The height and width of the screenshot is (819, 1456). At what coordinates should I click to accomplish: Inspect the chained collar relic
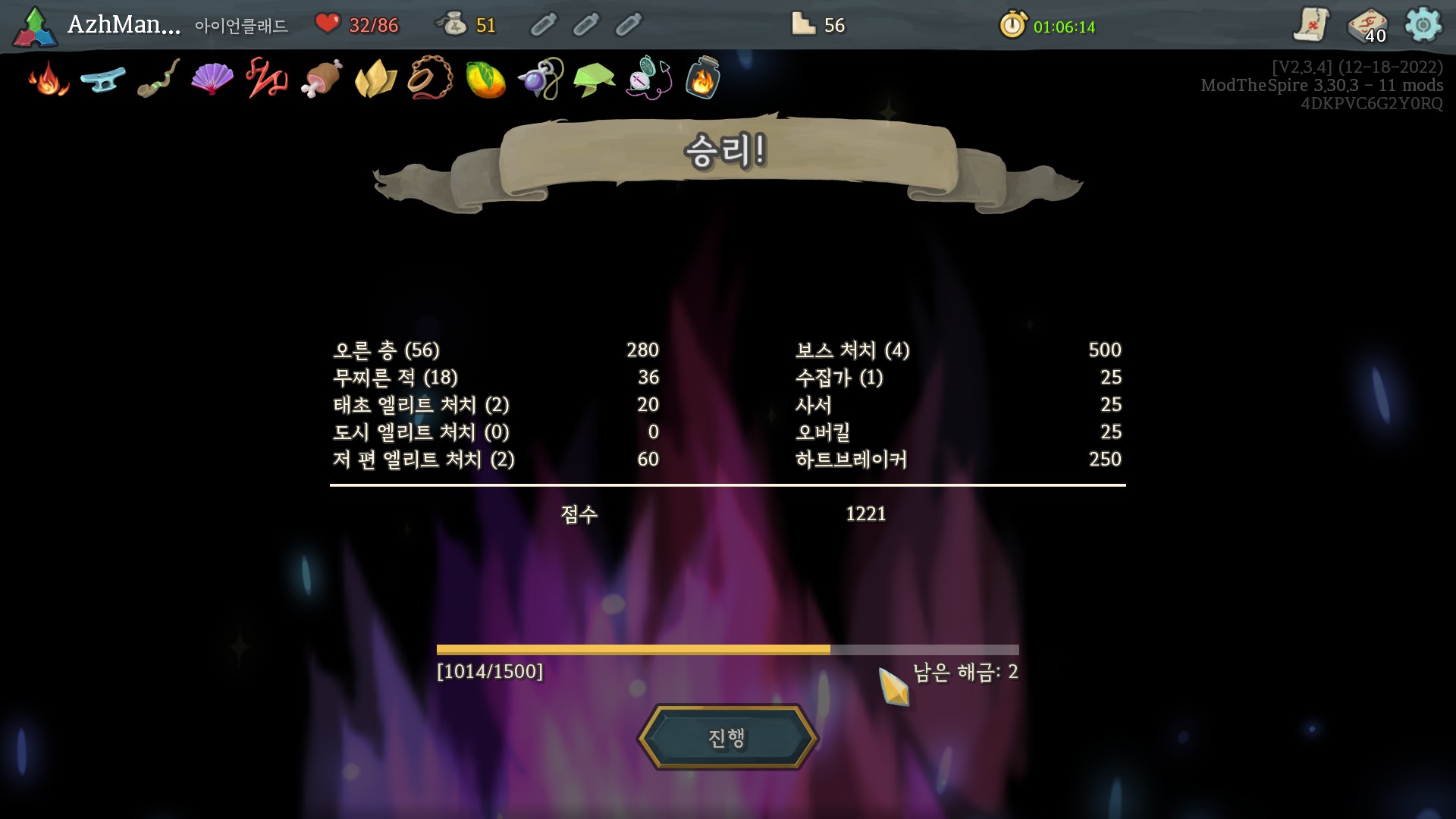click(x=431, y=79)
